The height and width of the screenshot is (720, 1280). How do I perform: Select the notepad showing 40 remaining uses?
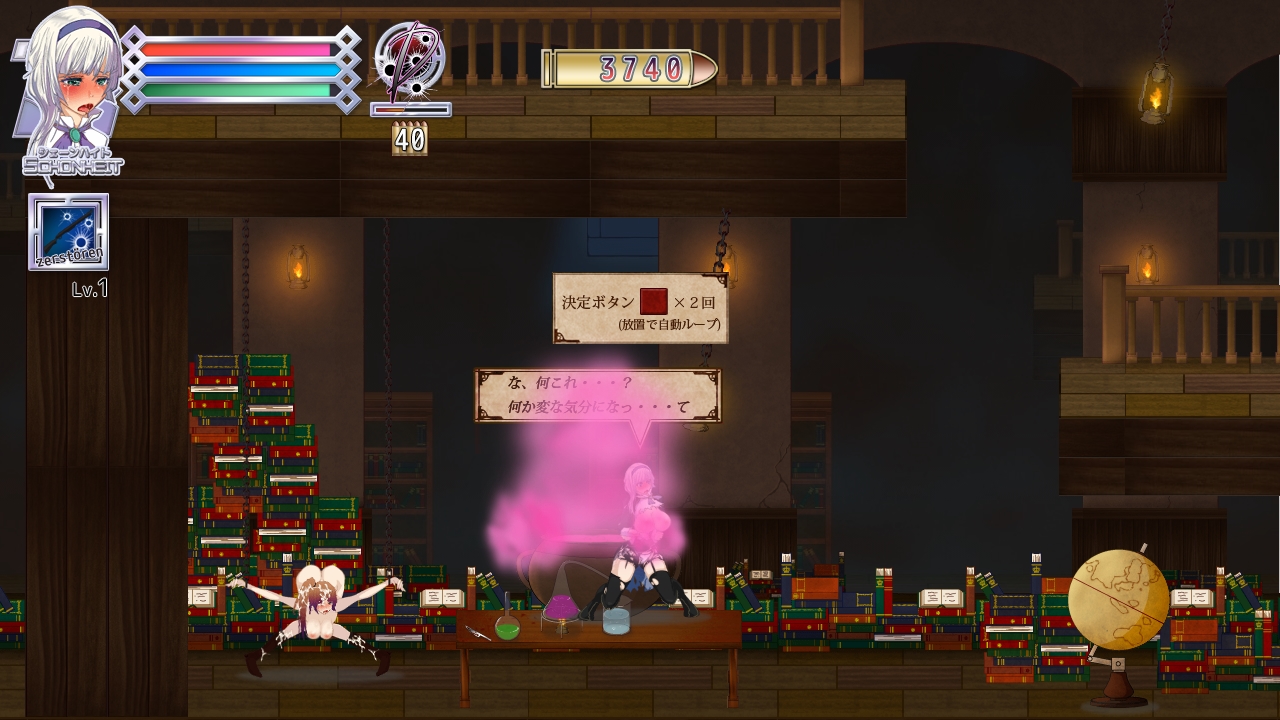(x=410, y=140)
